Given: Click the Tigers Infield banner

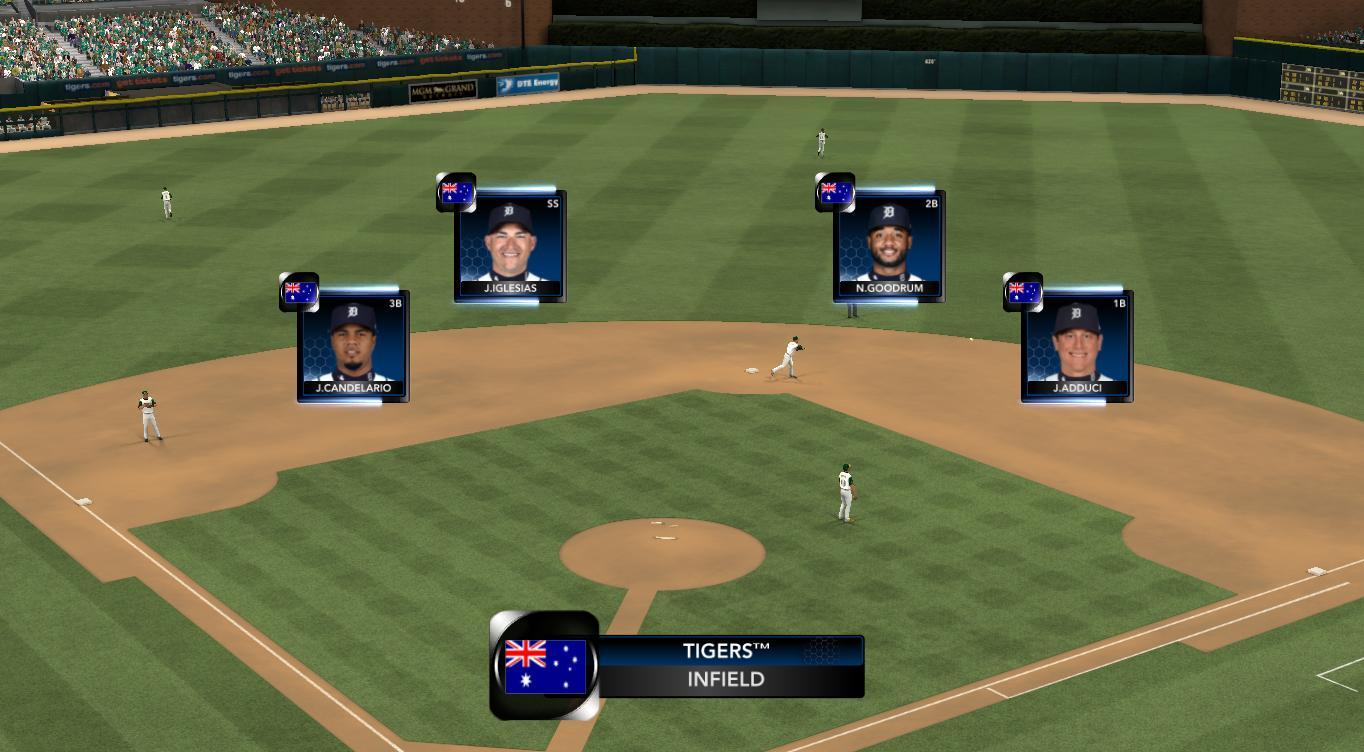Looking at the screenshot, I should pos(727,666).
